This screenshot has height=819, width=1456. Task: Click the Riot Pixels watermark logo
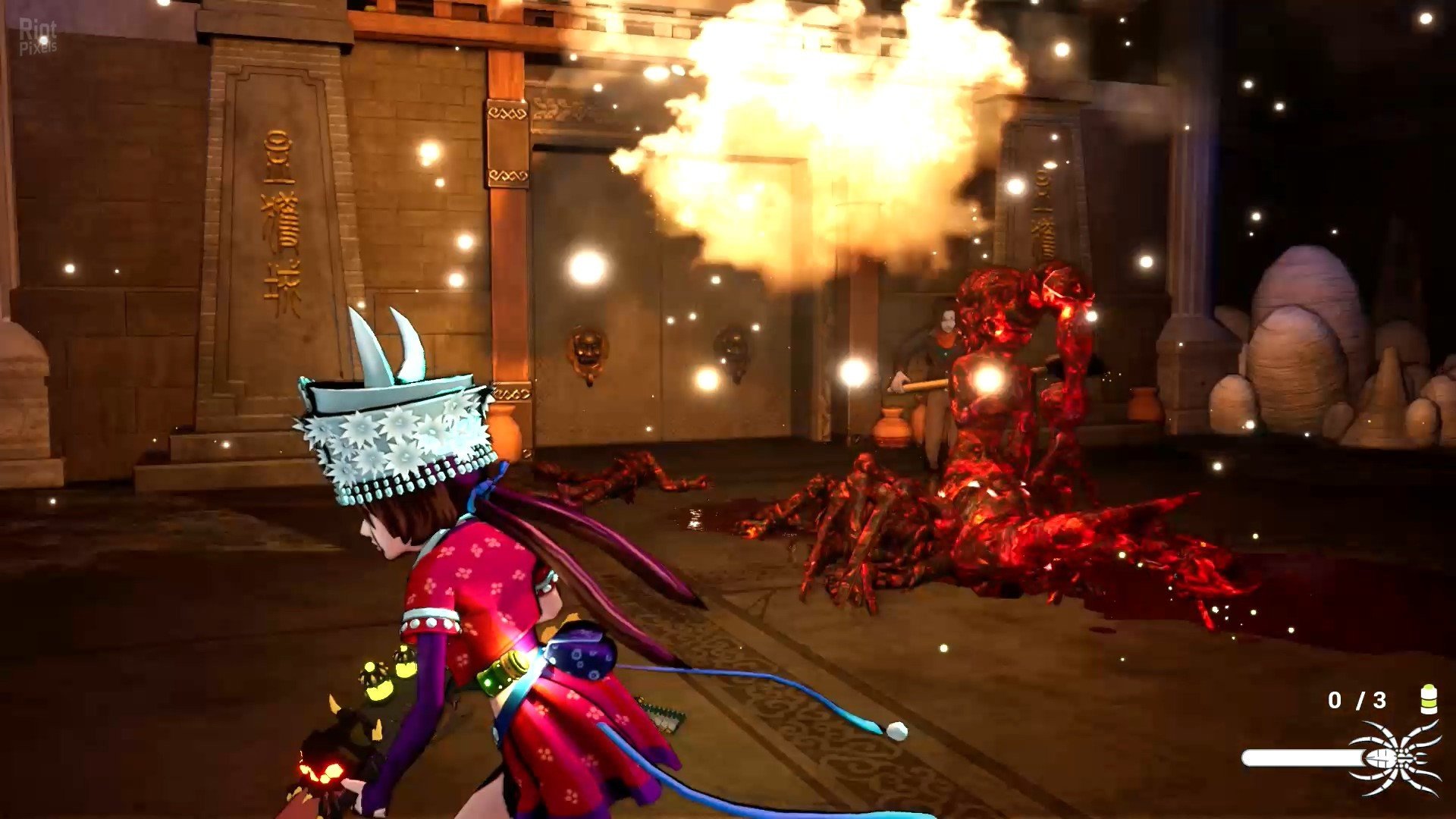tap(38, 36)
